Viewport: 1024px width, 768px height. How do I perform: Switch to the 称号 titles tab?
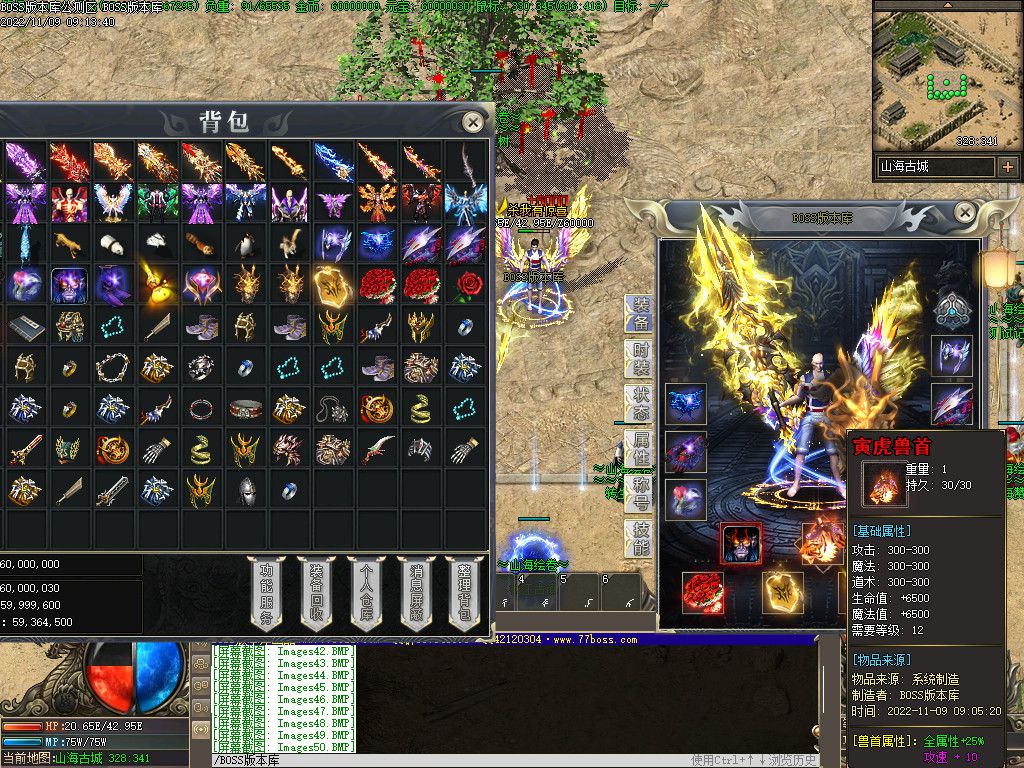point(640,493)
